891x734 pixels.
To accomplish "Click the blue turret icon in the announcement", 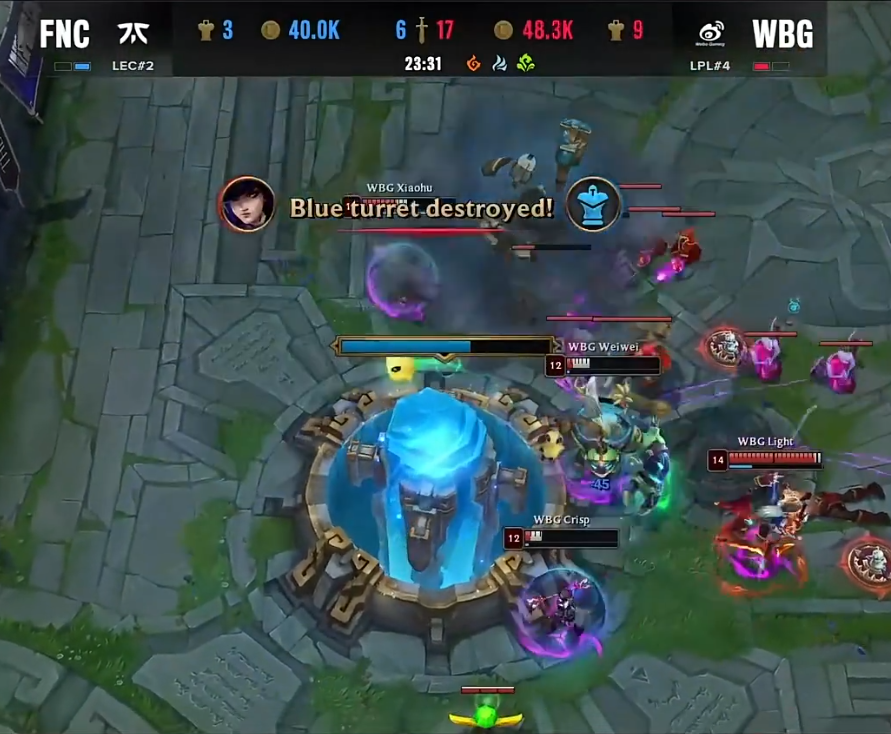I will coord(593,205).
